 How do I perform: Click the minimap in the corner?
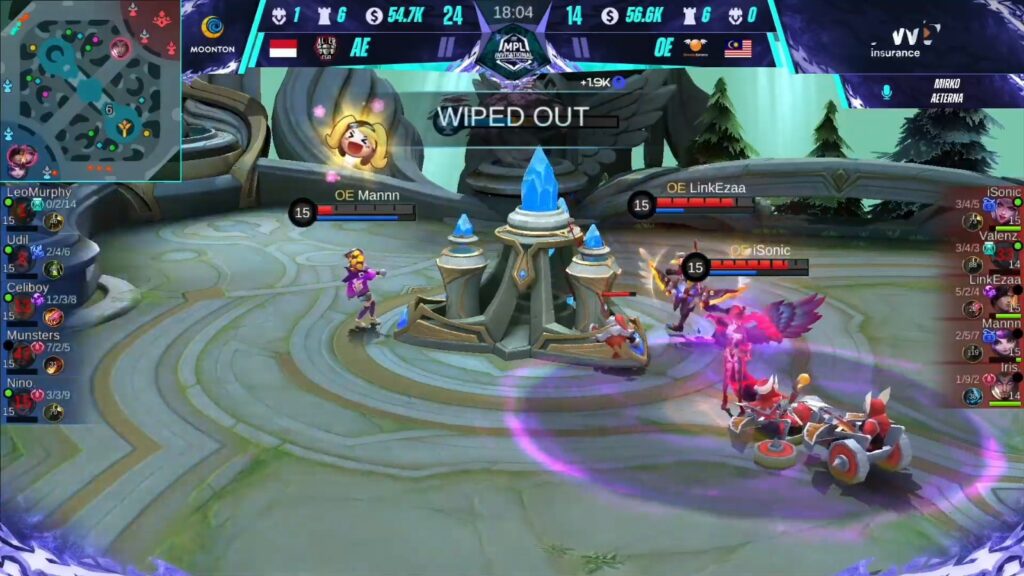click(x=90, y=90)
